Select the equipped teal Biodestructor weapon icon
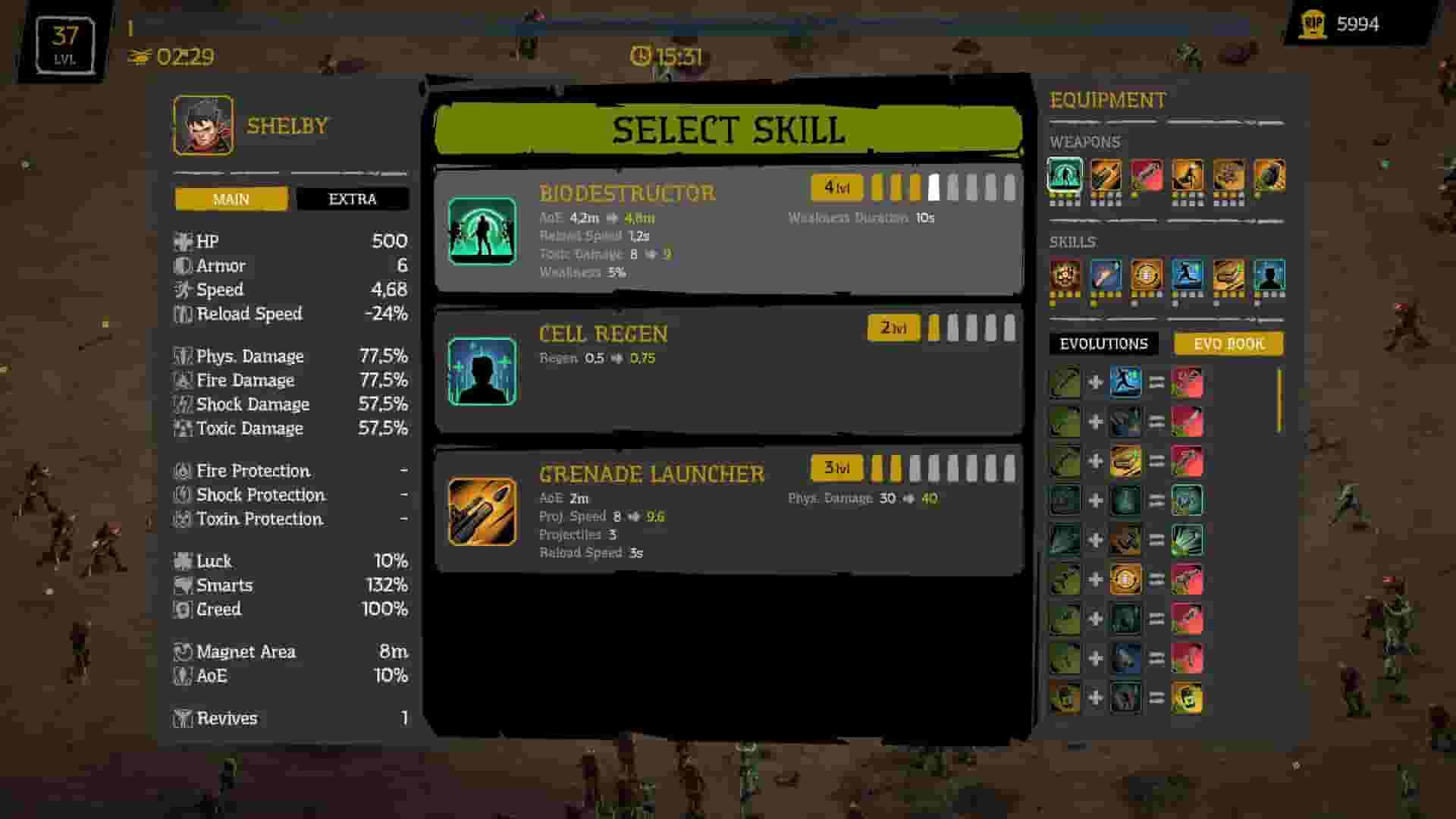 point(1065,176)
